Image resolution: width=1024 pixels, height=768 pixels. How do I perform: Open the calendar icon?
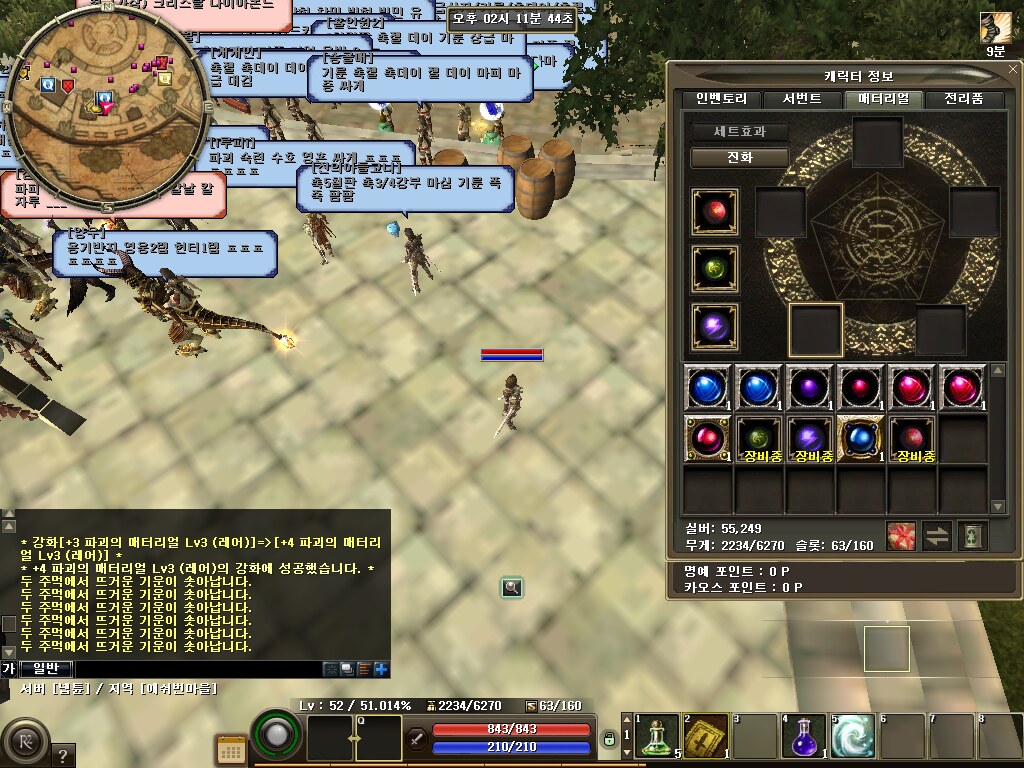click(231, 749)
